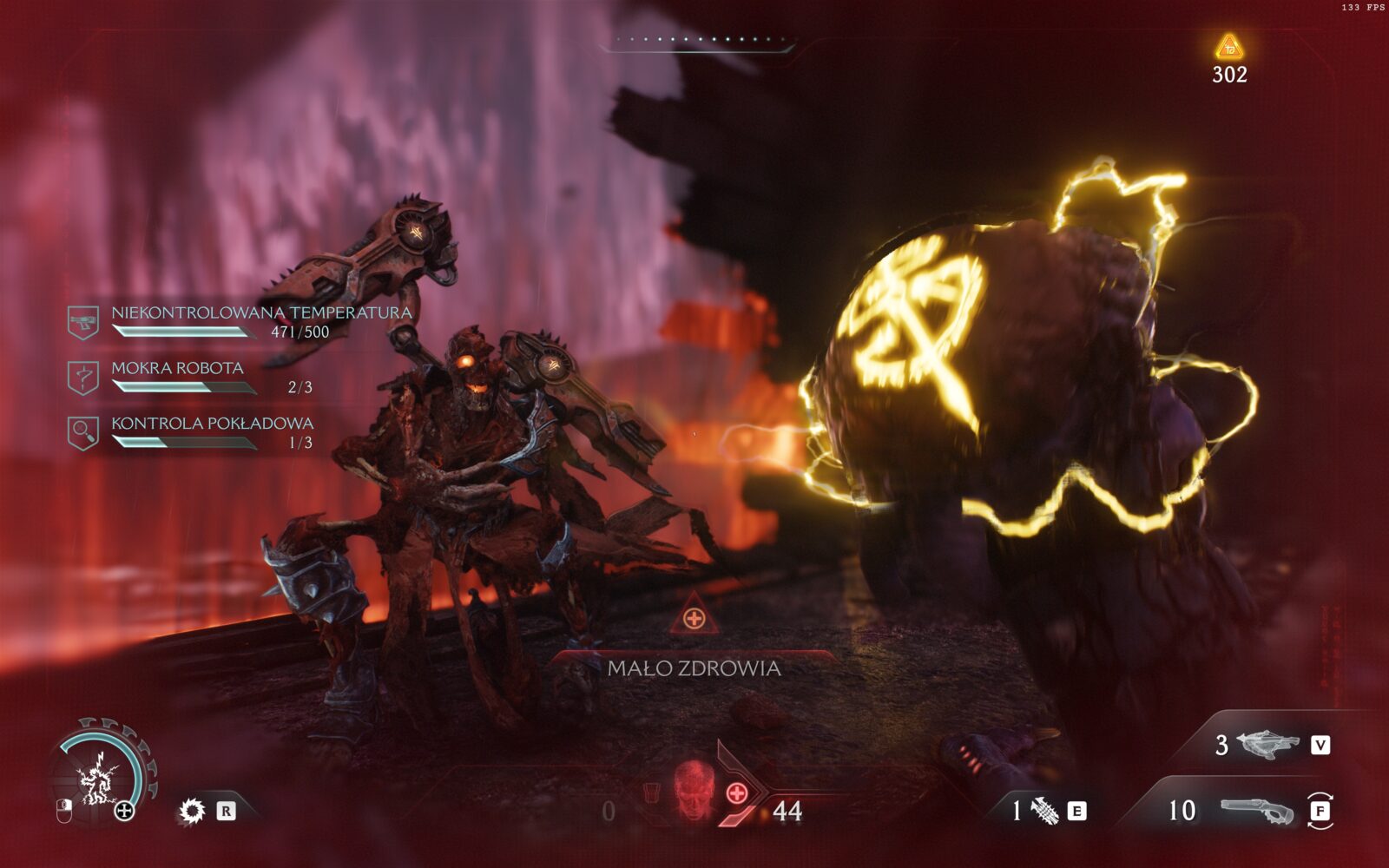The width and height of the screenshot is (1389, 868).
Task: Select the red skull health icon
Action: [x=693, y=789]
